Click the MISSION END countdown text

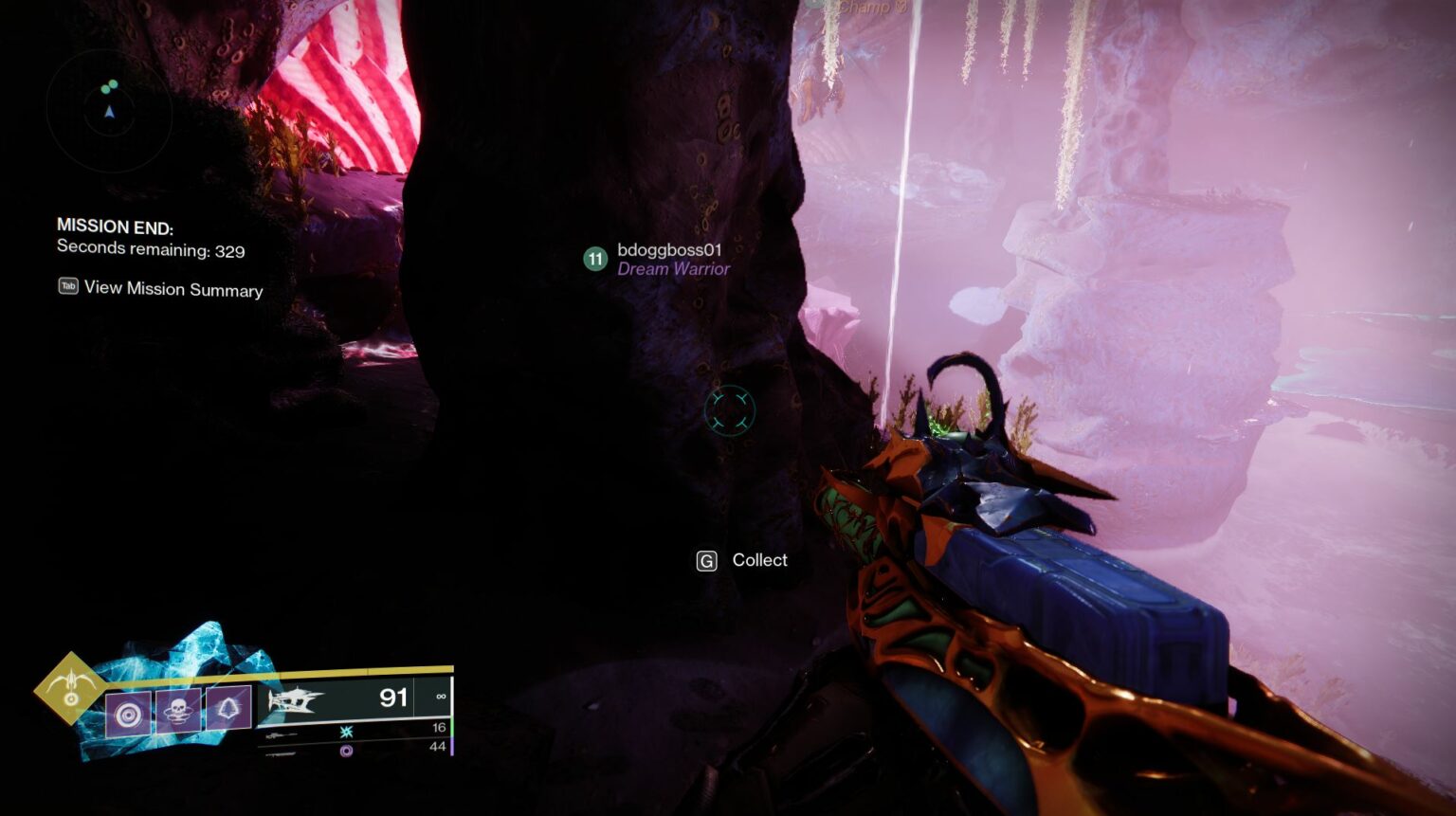tap(116, 227)
